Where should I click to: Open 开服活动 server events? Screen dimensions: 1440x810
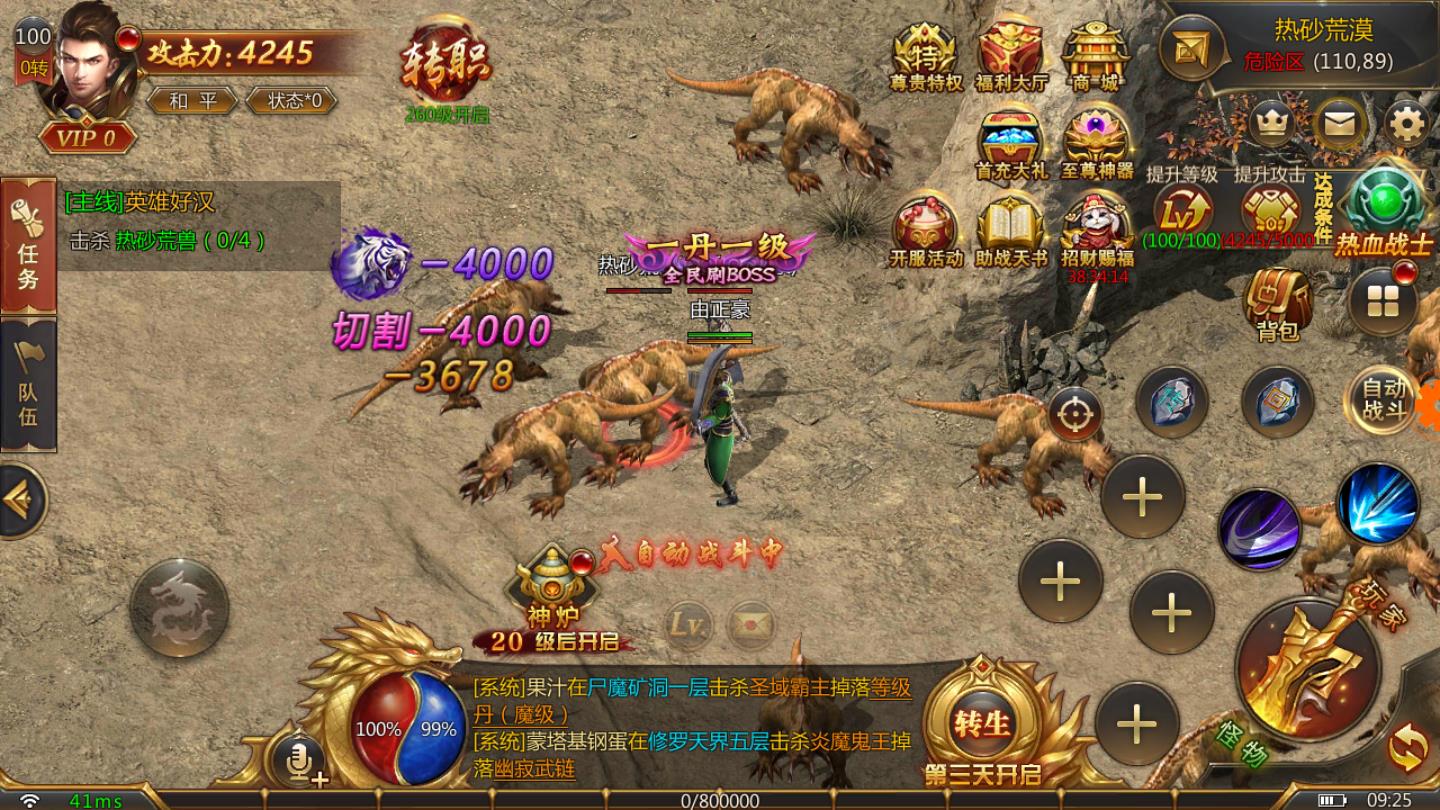925,232
